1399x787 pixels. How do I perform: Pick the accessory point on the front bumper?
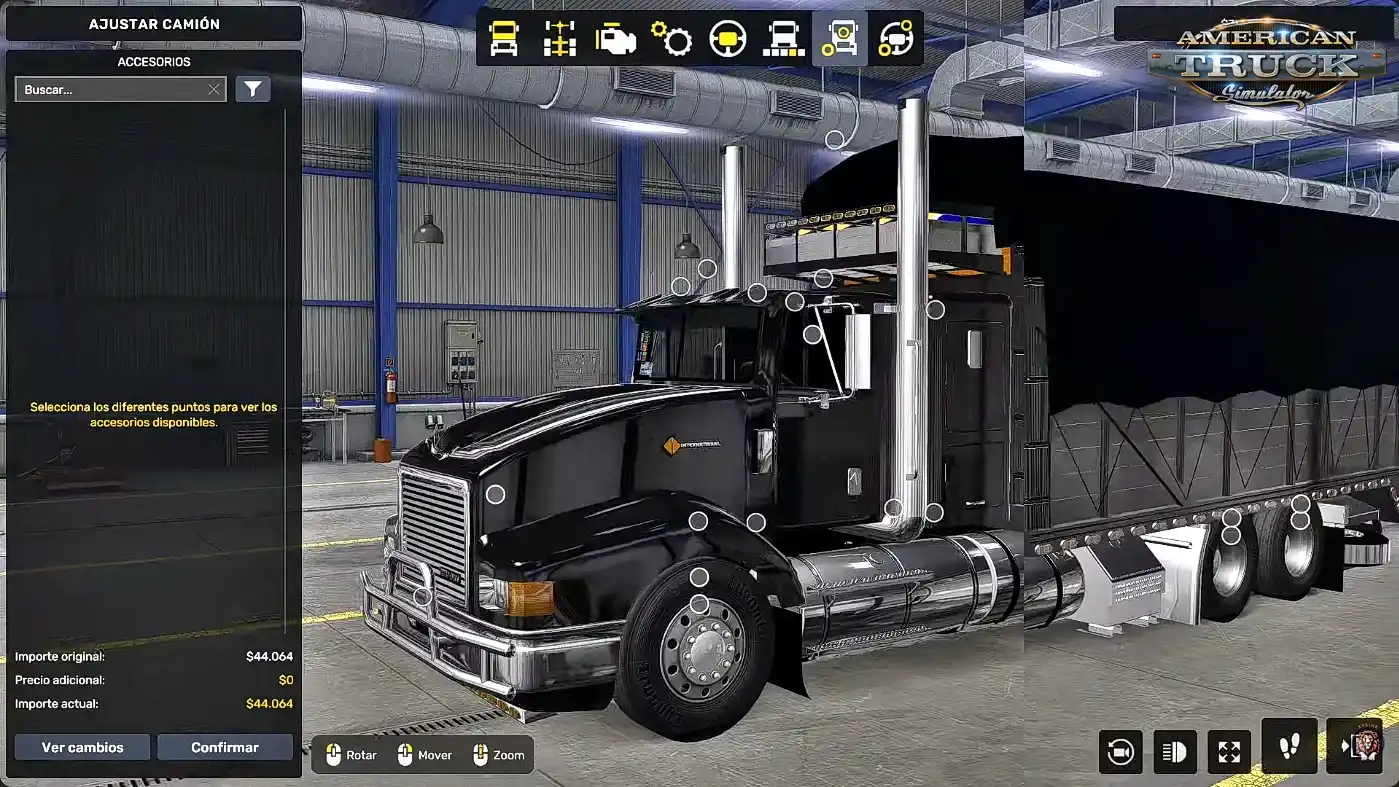[423, 597]
